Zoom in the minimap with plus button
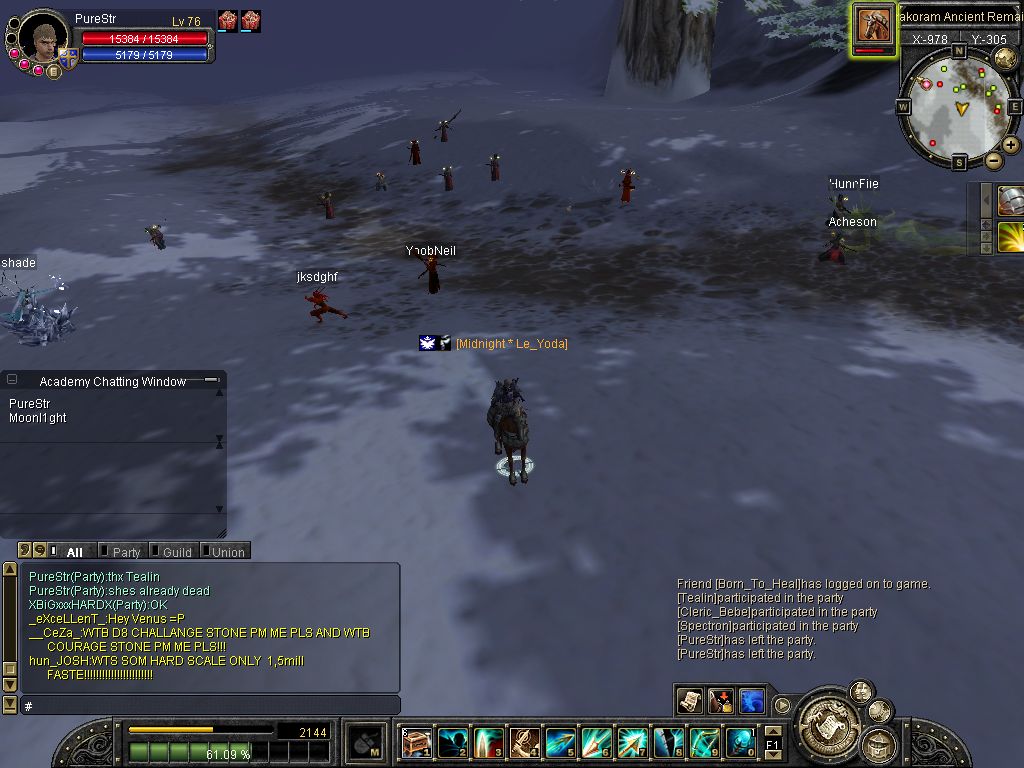This screenshot has width=1024, height=768. click(1011, 146)
